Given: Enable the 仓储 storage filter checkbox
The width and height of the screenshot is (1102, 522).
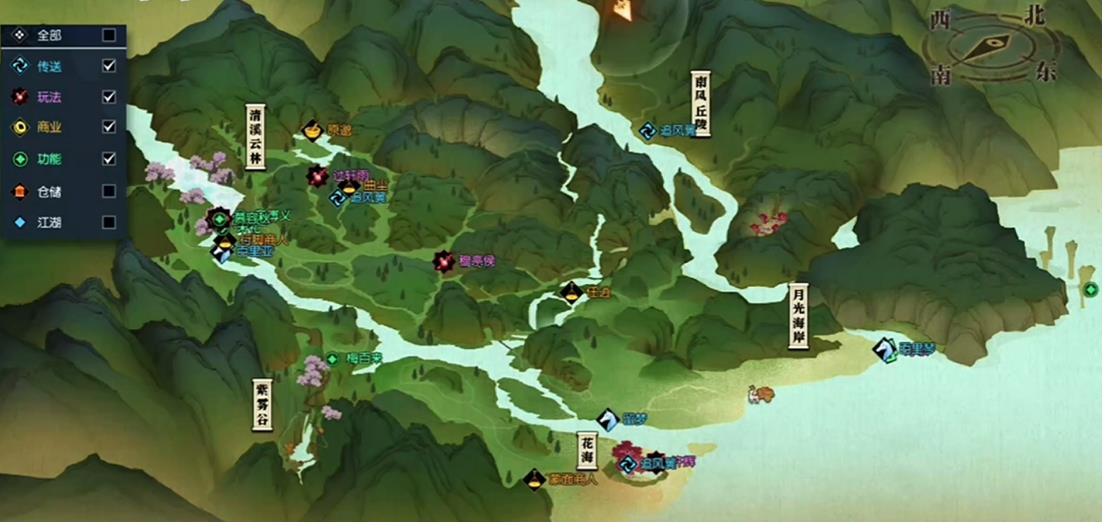Looking at the screenshot, I should tap(109, 190).
